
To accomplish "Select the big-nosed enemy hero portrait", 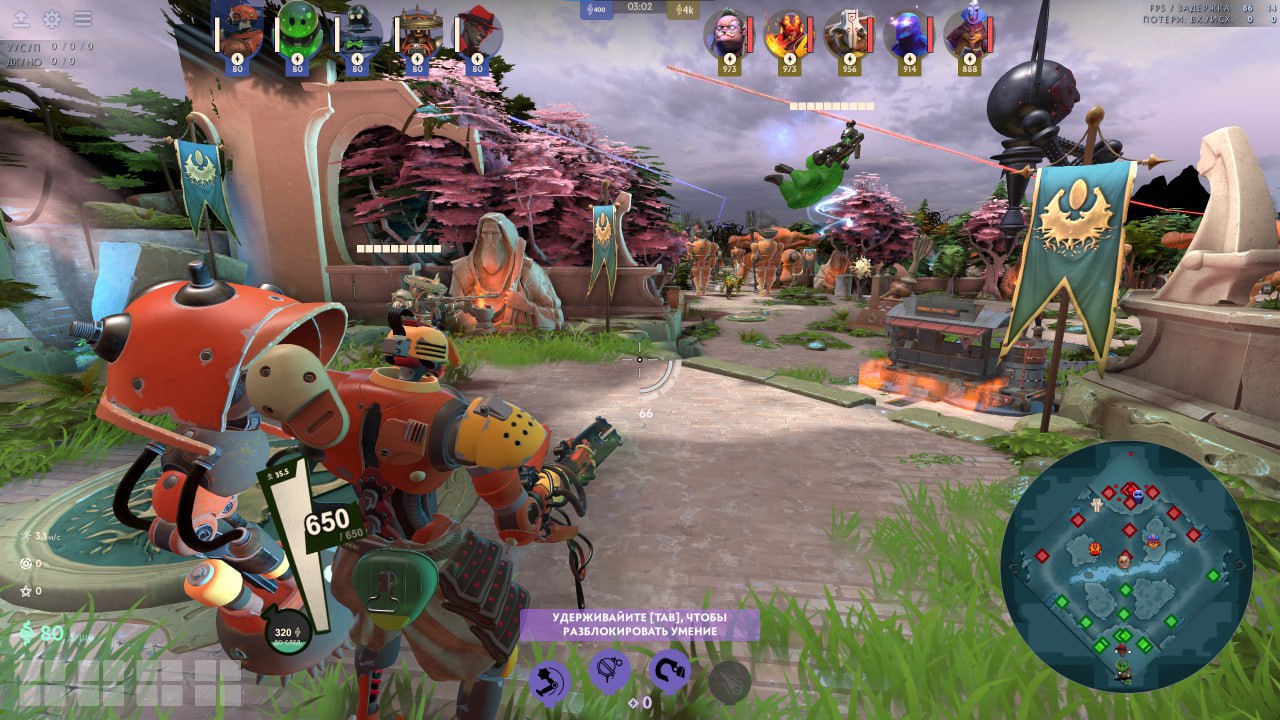I will click(729, 32).
